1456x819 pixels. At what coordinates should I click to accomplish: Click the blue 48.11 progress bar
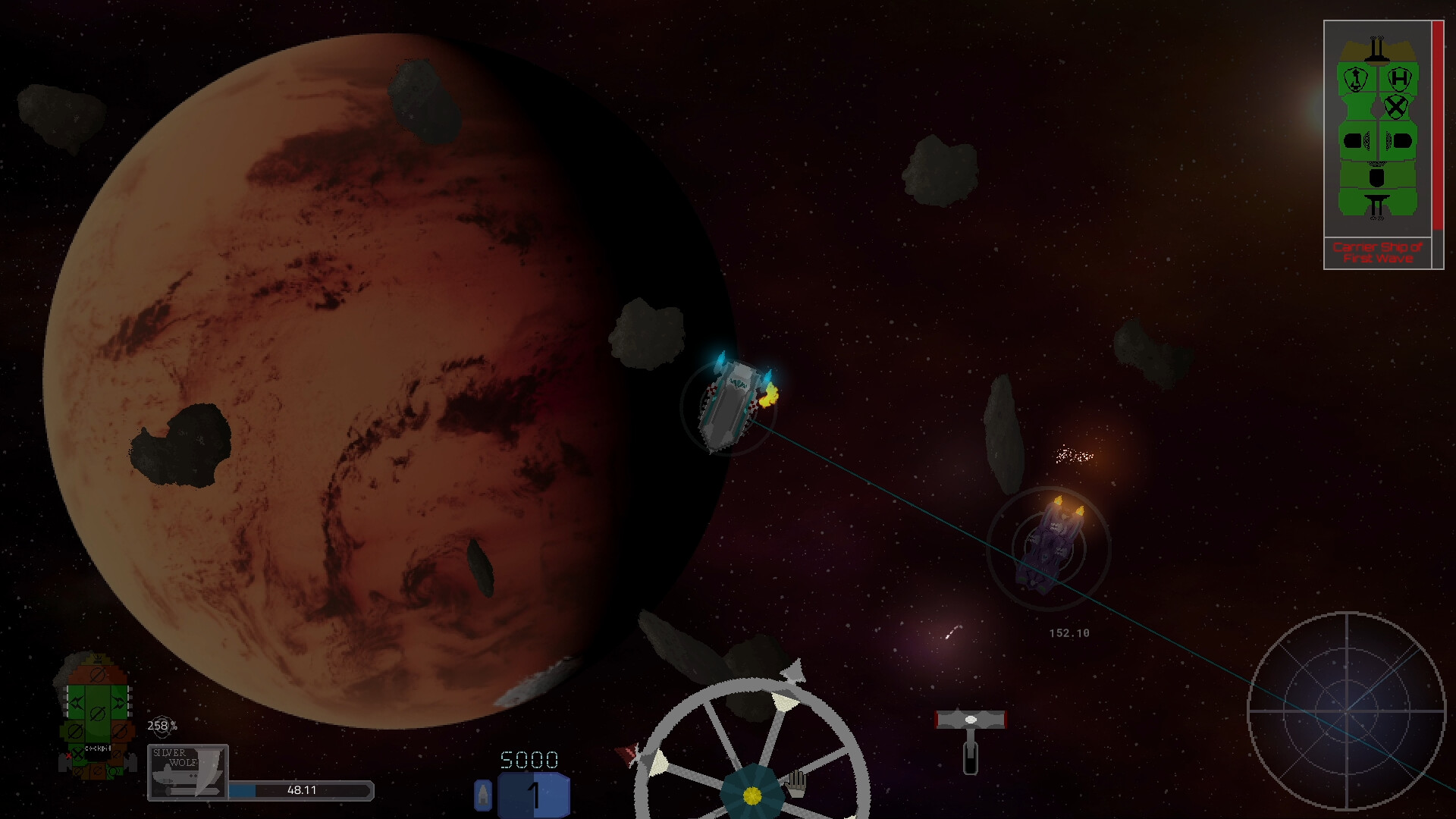(x=300, y=789)
